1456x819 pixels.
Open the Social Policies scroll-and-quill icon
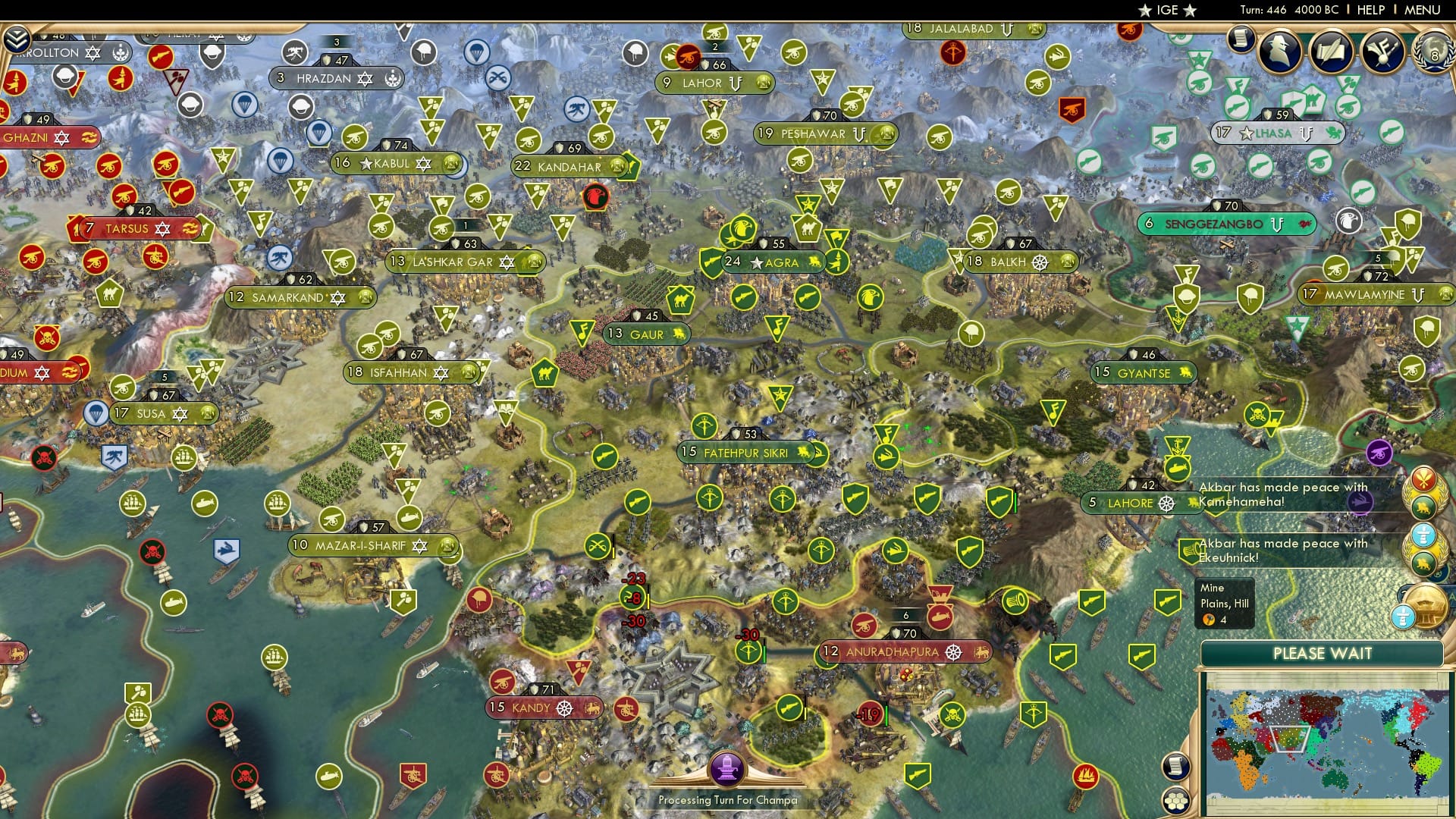coord(1332,52)
